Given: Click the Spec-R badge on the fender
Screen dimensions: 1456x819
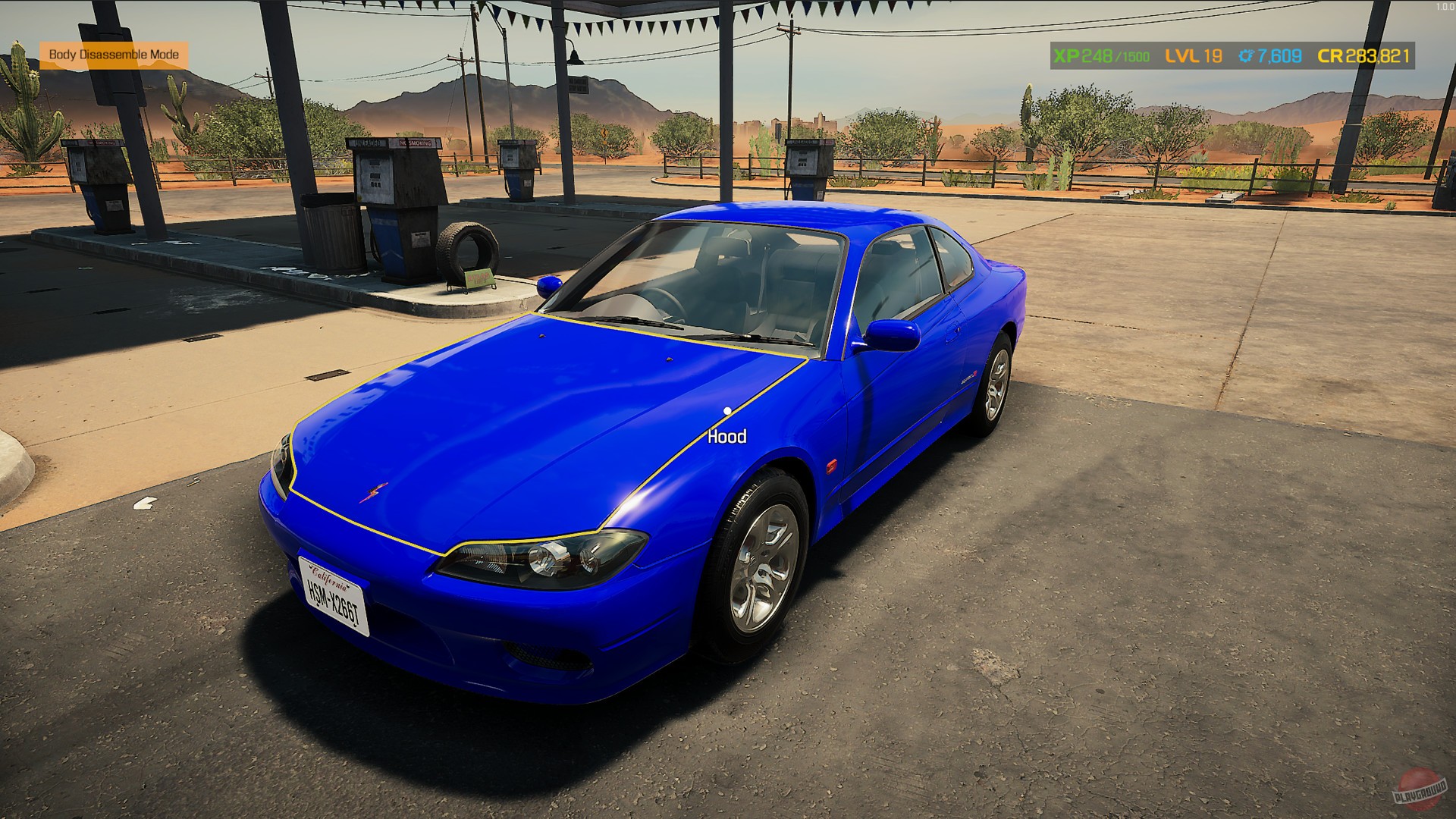Looking at the screenshot, I should point(968,375).
